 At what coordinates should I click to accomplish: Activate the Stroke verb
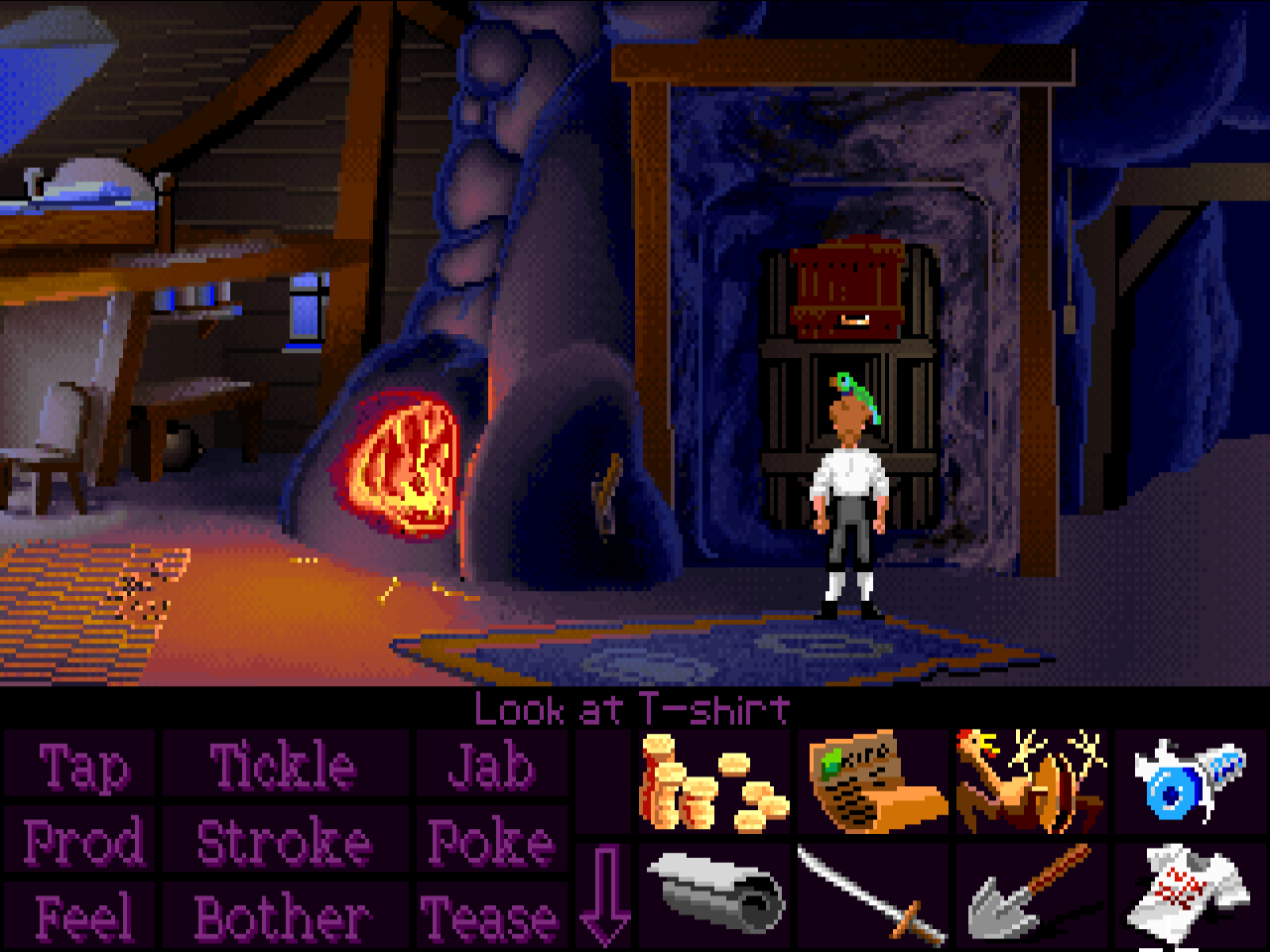click(x=284, y=843)
